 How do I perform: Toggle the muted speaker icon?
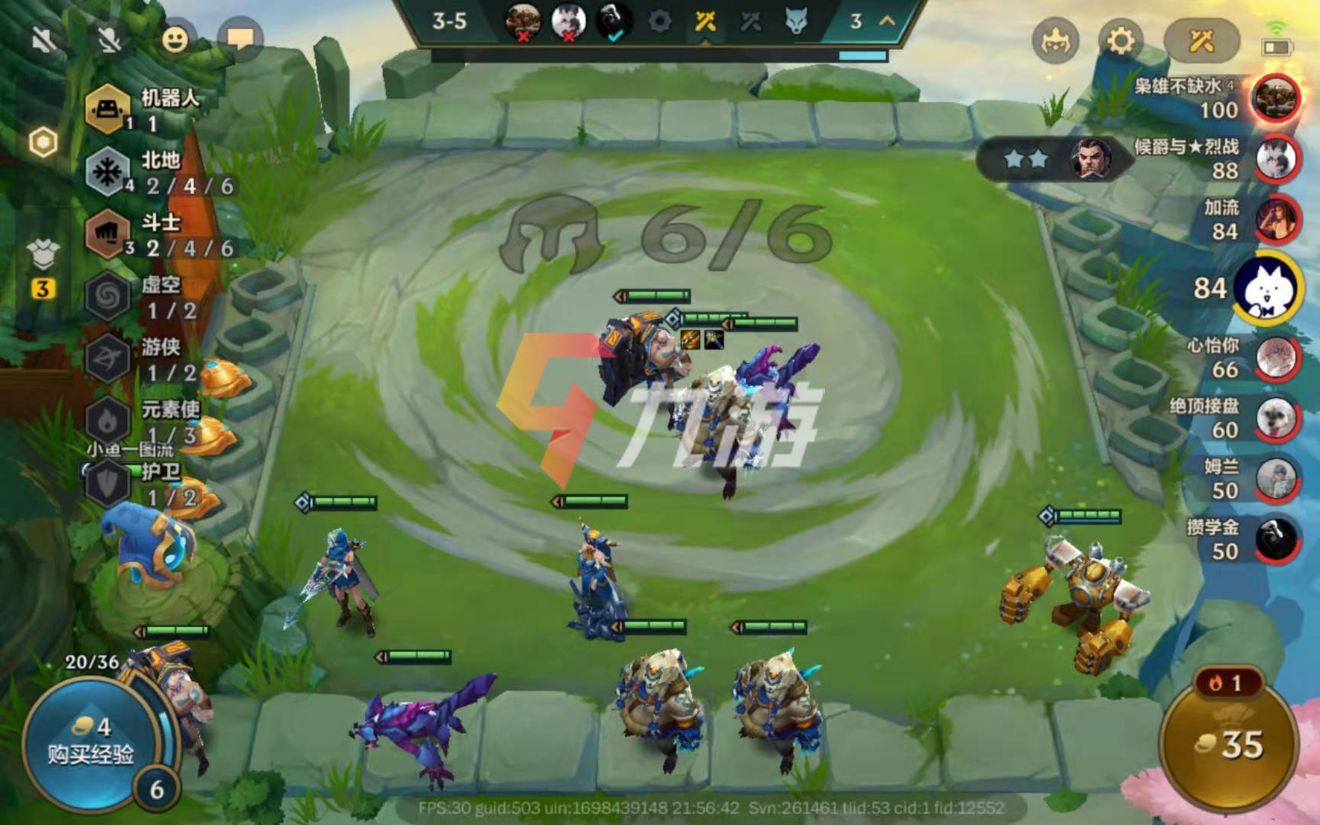tap(44, 40)
